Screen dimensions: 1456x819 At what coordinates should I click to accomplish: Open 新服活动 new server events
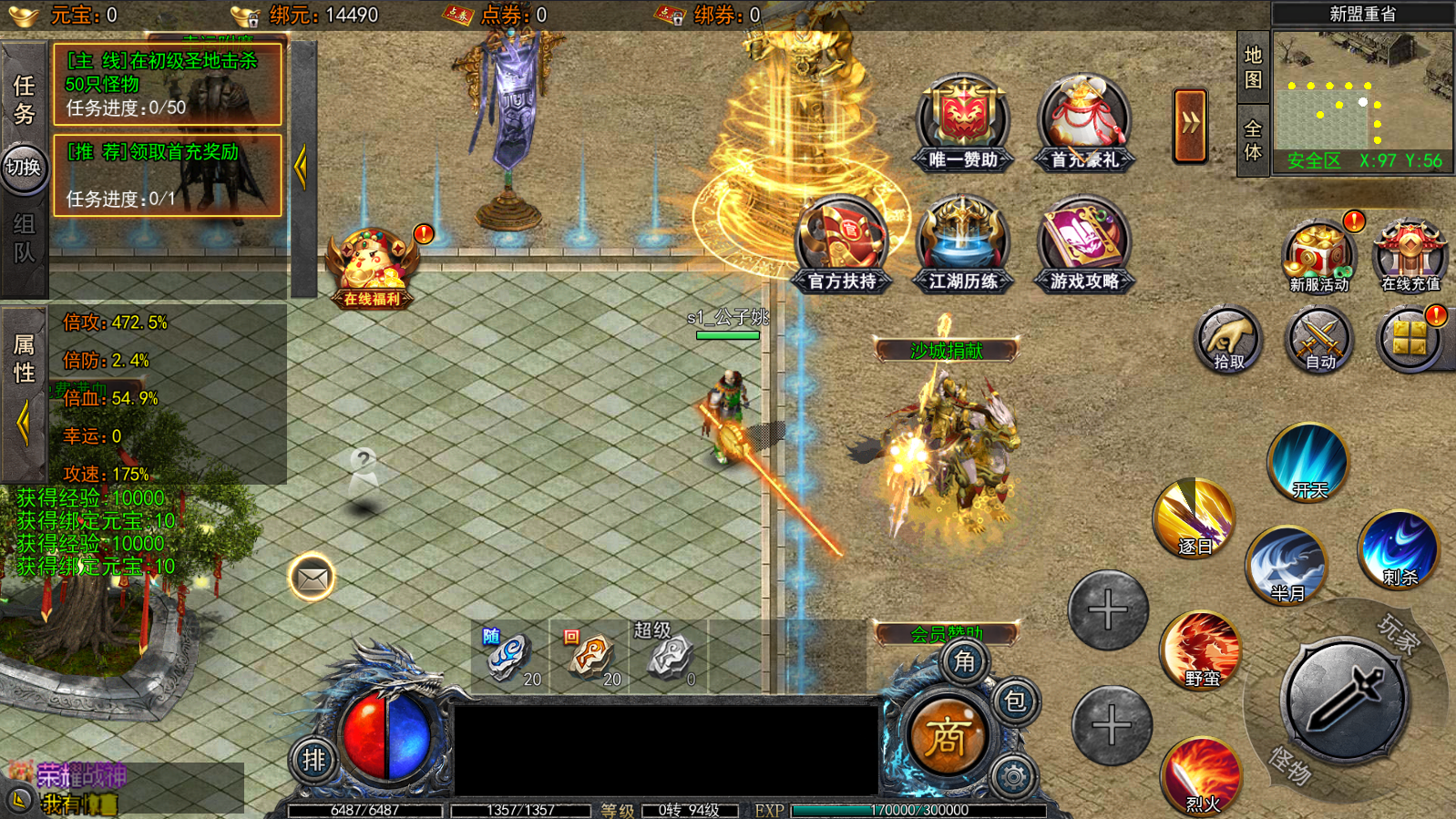(x=1318, y=256)
